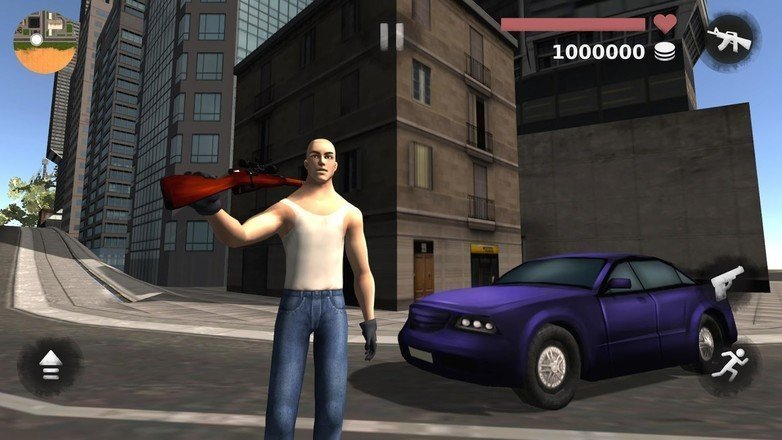Pause the game
Screen dimensions: 782x440
coord(392,37)
